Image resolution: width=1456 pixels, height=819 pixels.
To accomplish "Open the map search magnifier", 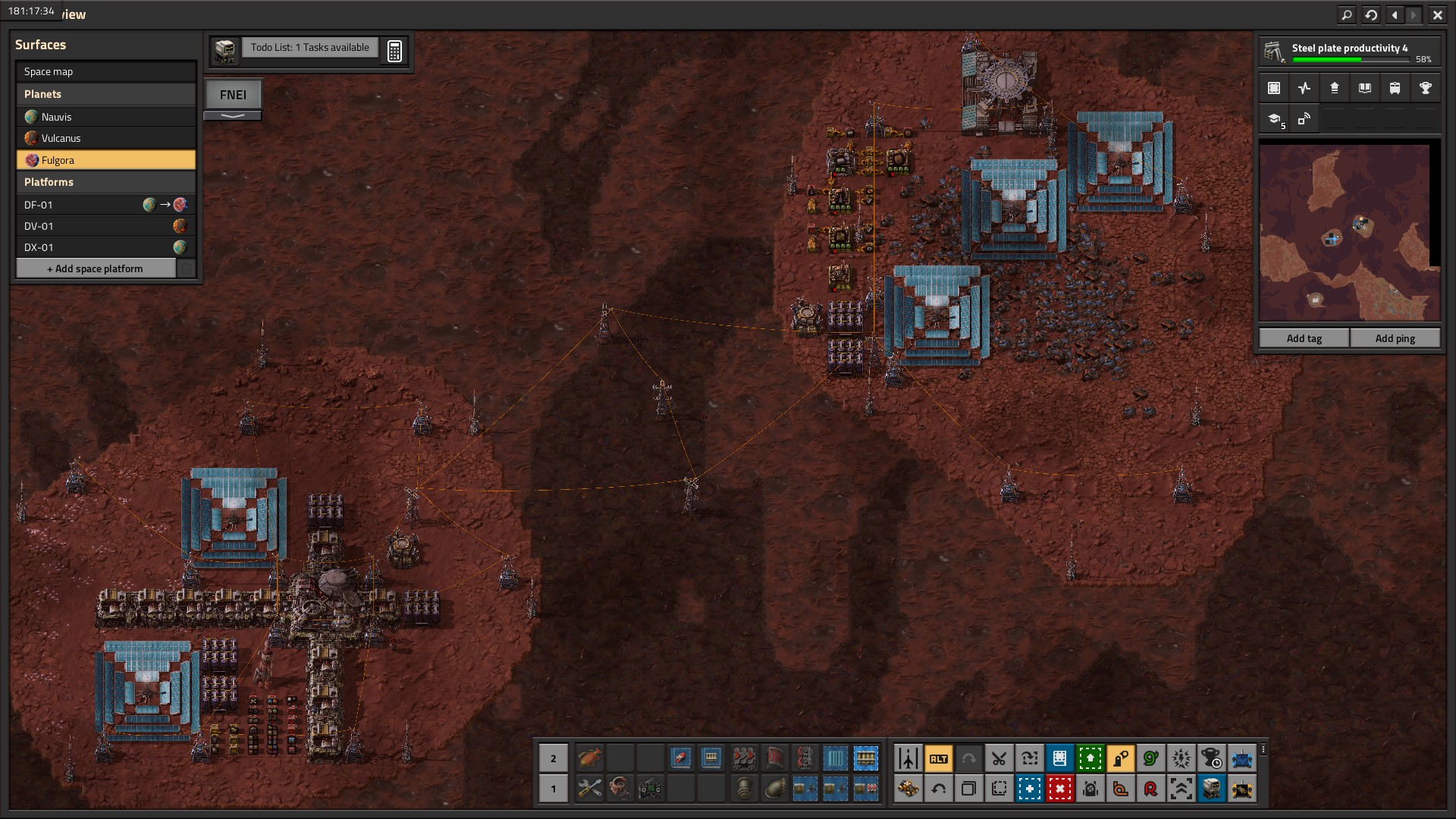I will 1346,14.
